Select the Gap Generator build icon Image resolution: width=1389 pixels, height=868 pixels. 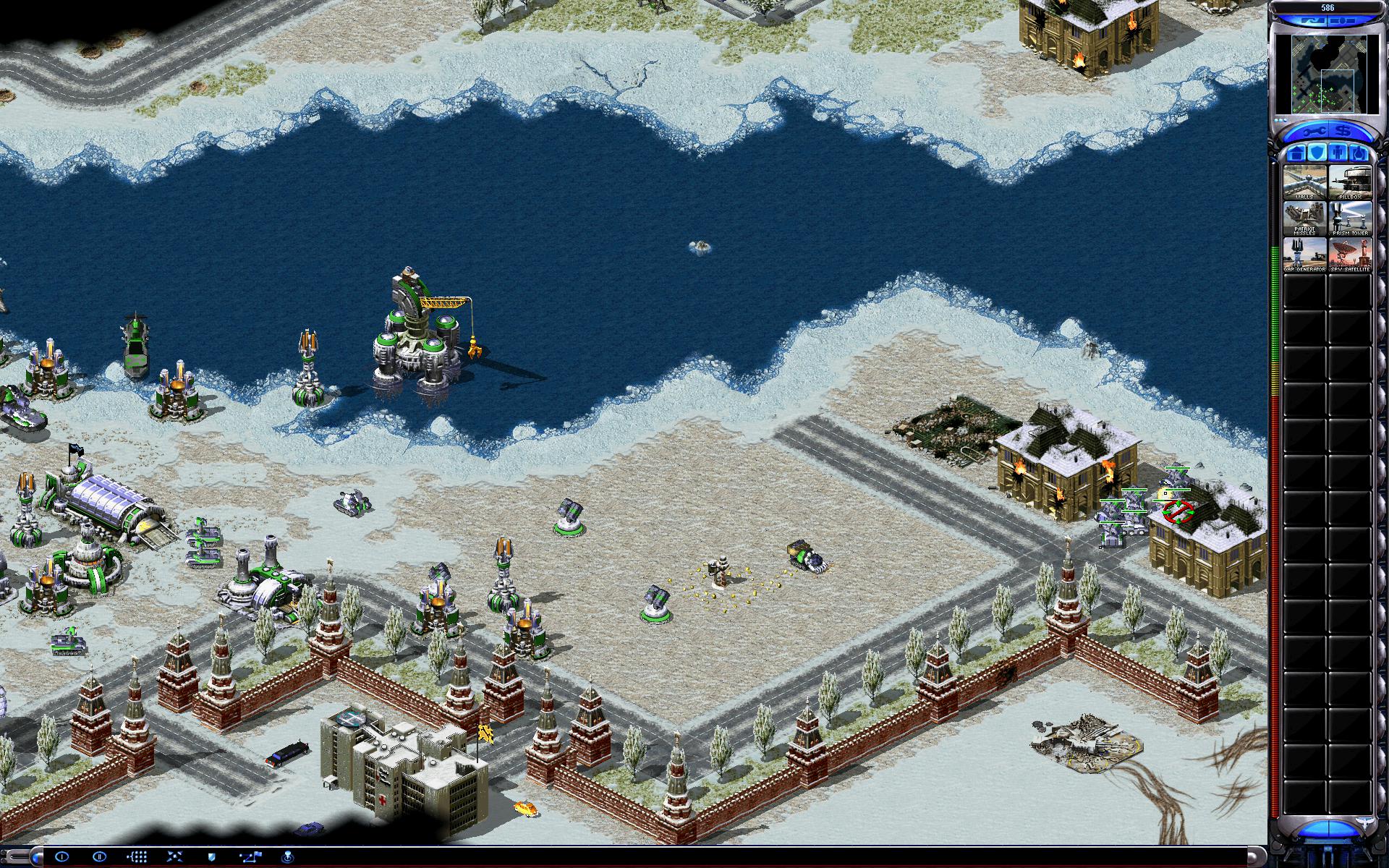(1304, 255)
